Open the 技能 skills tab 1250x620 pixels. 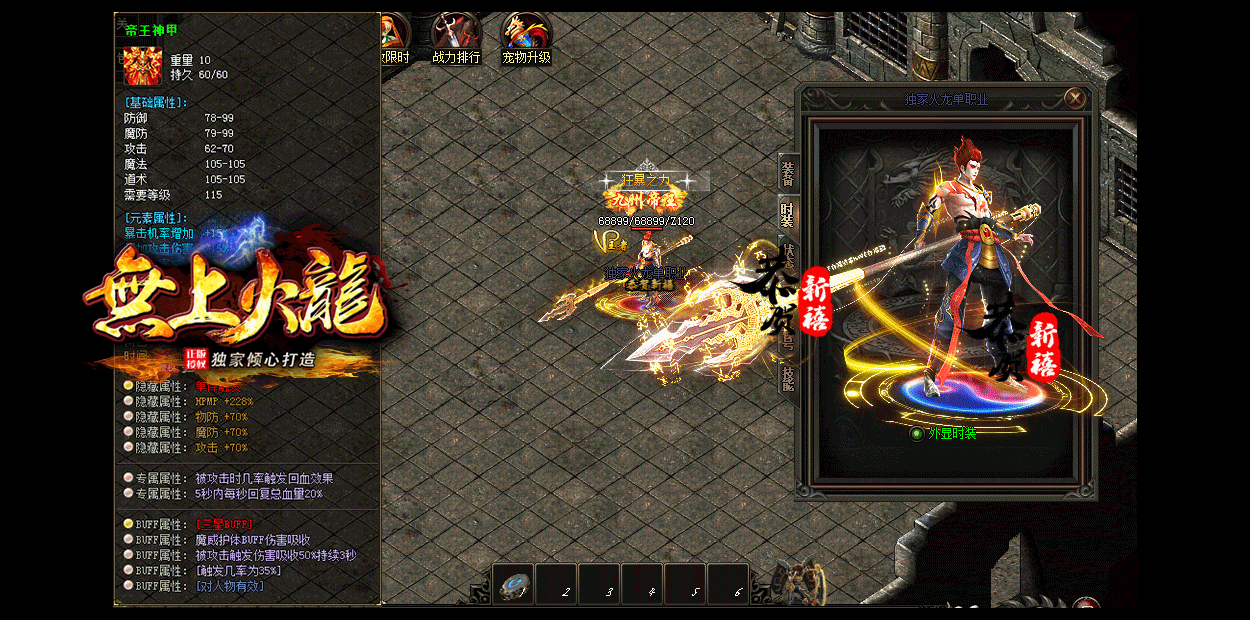pos(788,376)
